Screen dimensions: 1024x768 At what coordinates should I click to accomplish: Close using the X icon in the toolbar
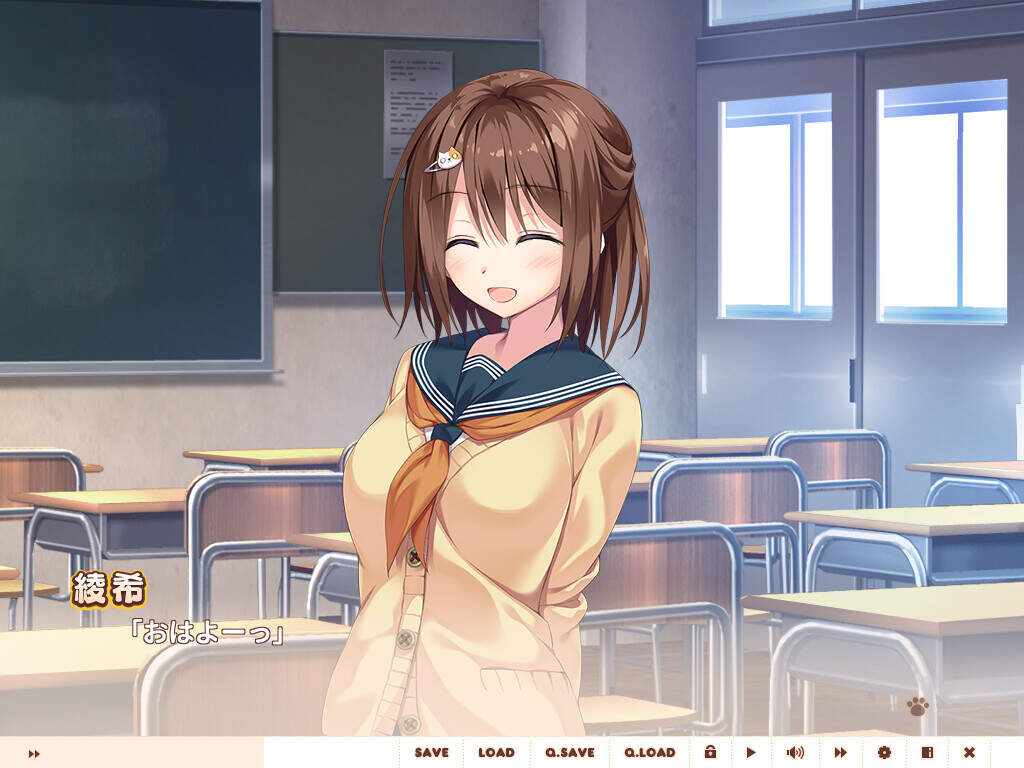click(969, 753)
